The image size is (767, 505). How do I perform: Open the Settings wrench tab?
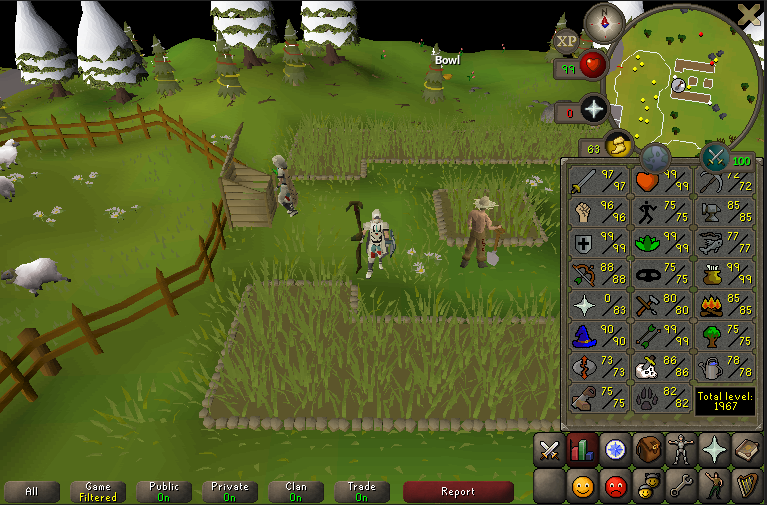681,486
